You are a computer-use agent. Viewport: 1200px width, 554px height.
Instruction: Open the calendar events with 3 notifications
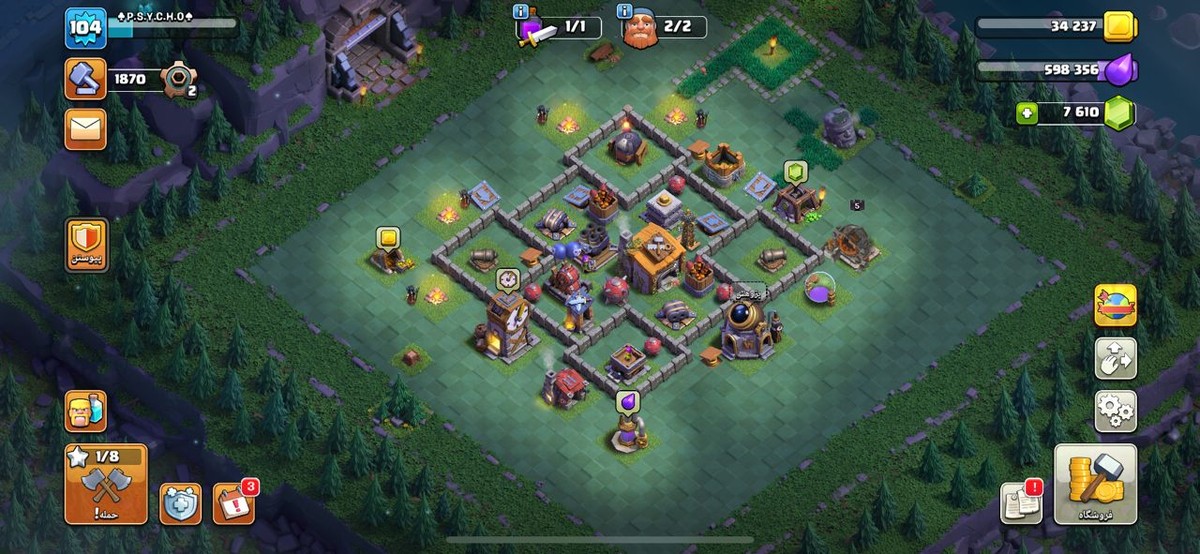click(x=233, y=503)
